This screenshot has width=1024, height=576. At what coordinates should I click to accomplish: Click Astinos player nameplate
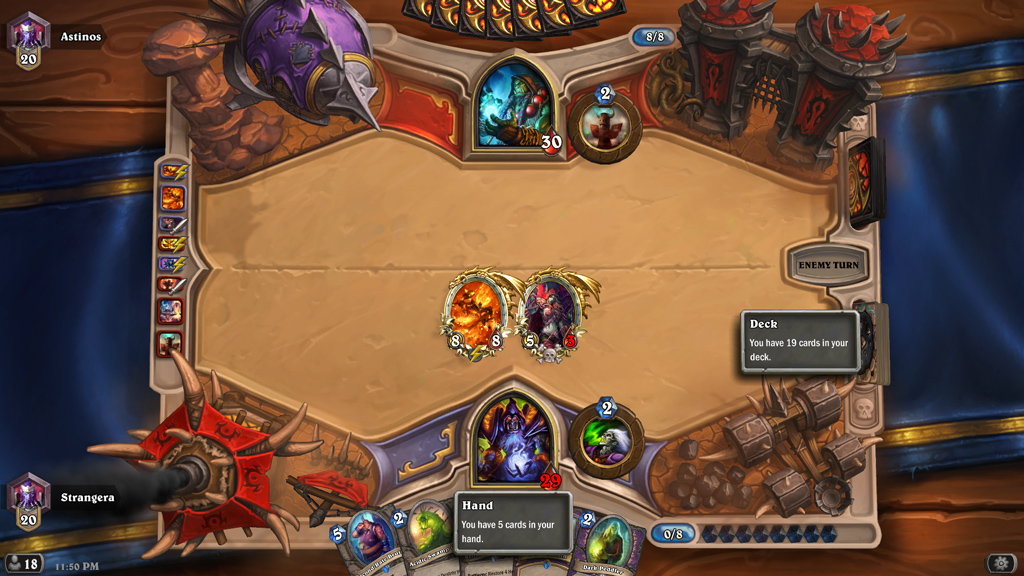point(78,37)
